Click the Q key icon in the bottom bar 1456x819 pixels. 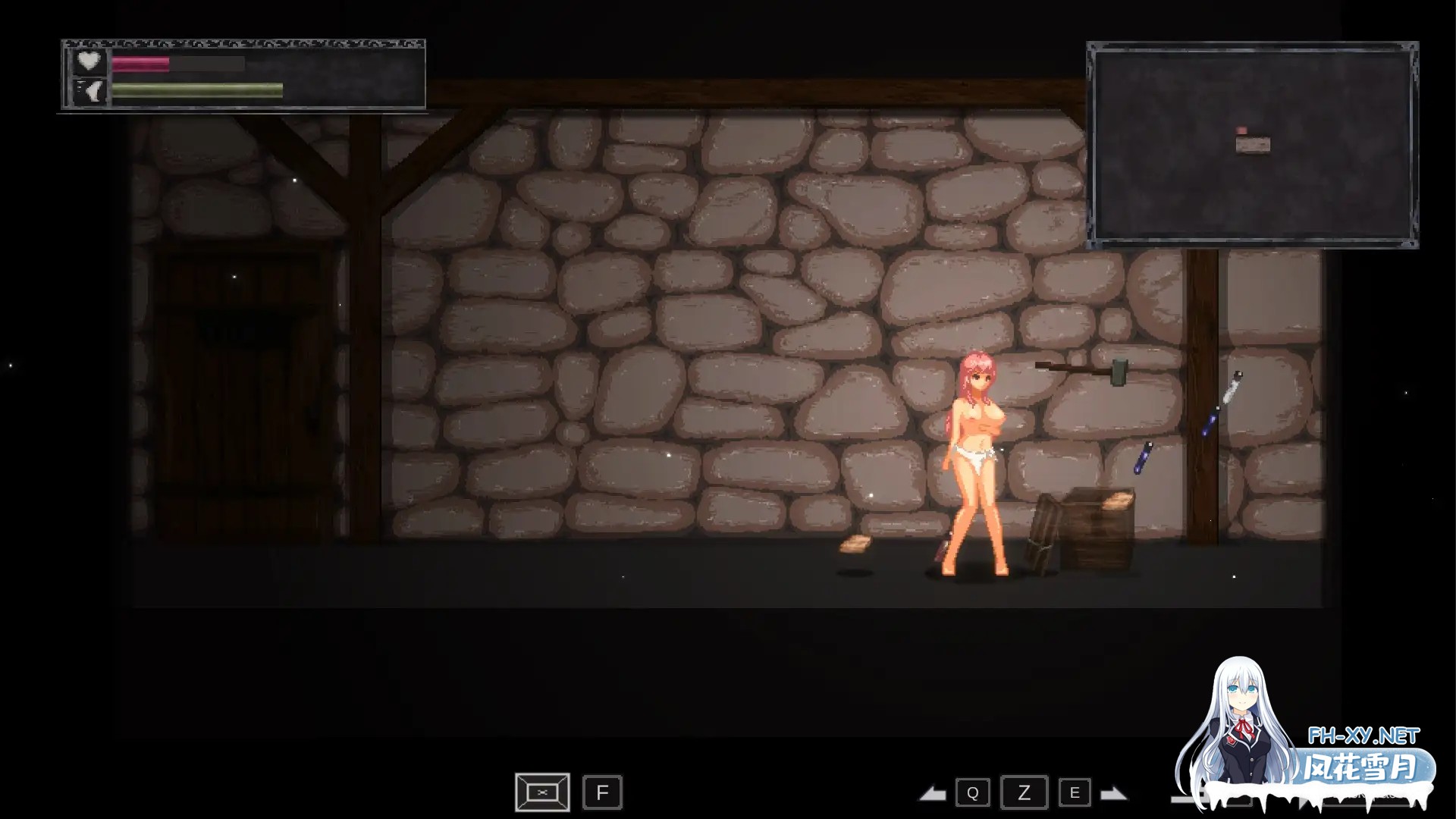click(x=973, y=793)
